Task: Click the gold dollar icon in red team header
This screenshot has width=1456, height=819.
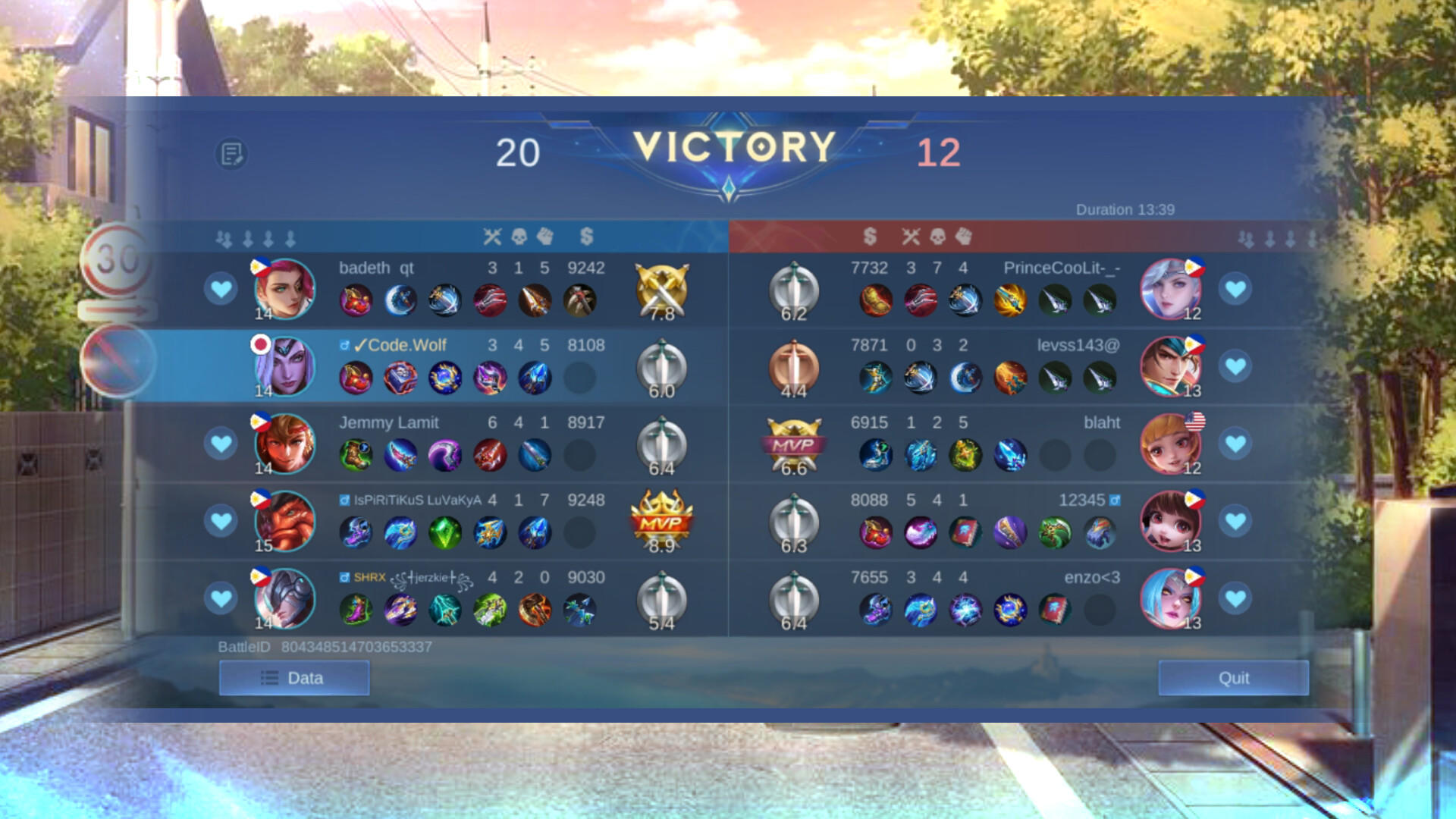Action: pos(869,237)
